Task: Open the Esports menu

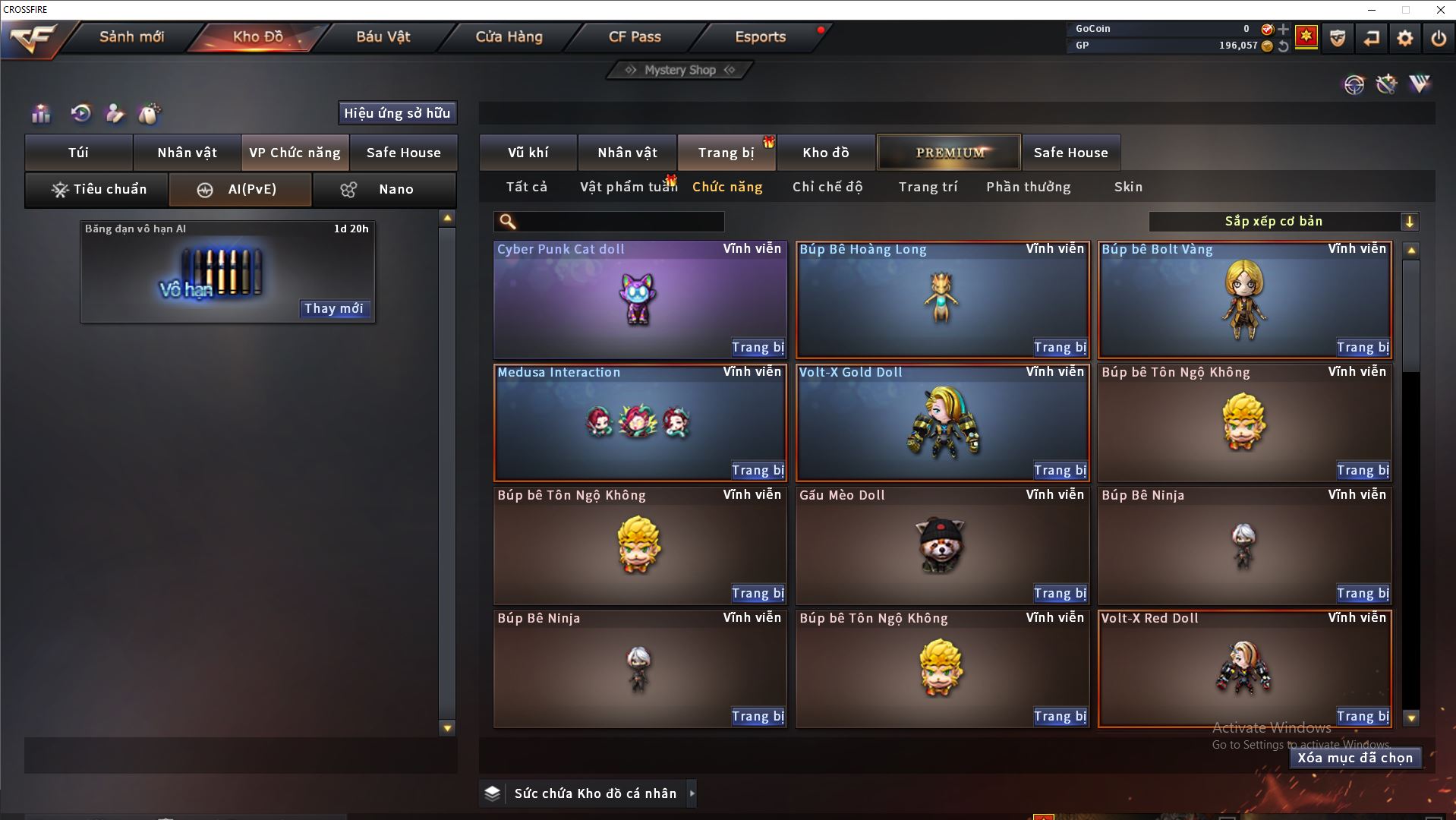Action: coord(760,36)
